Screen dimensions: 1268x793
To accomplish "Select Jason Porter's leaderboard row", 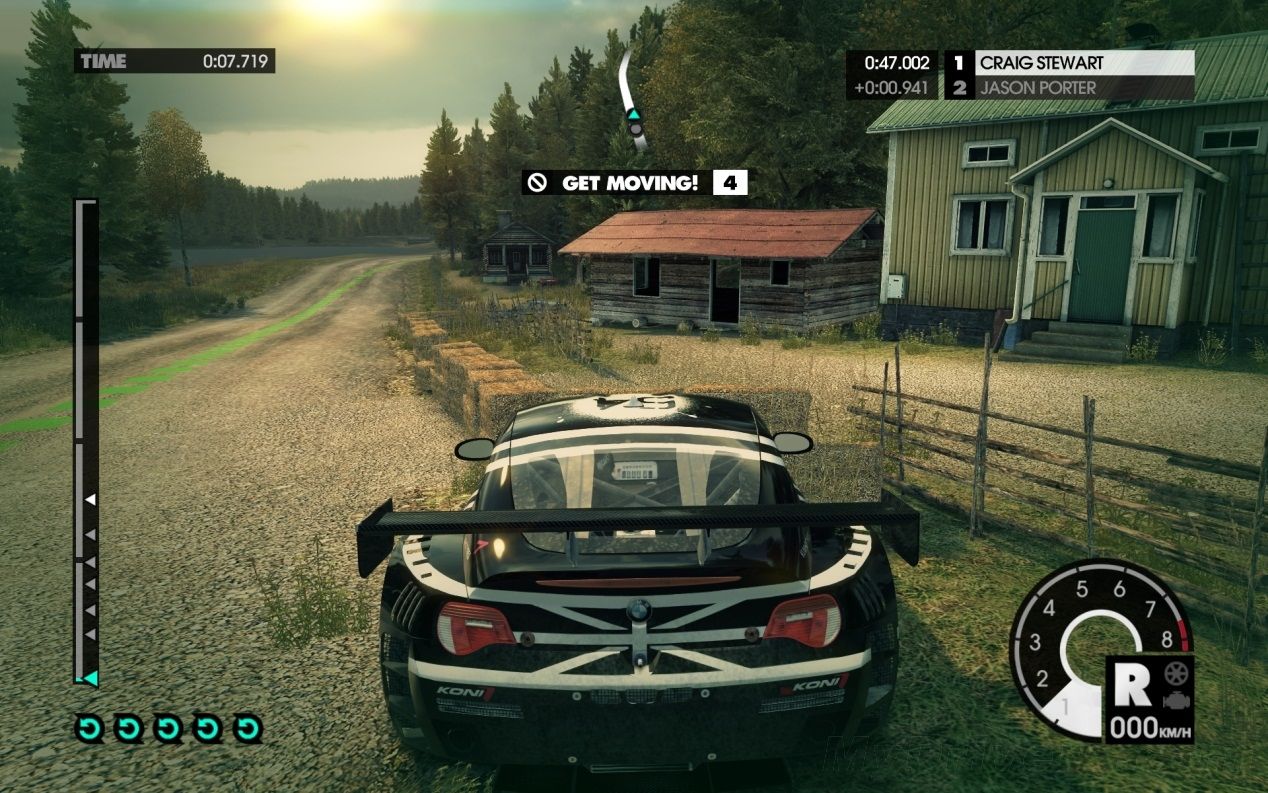I will coord(1070,88).
